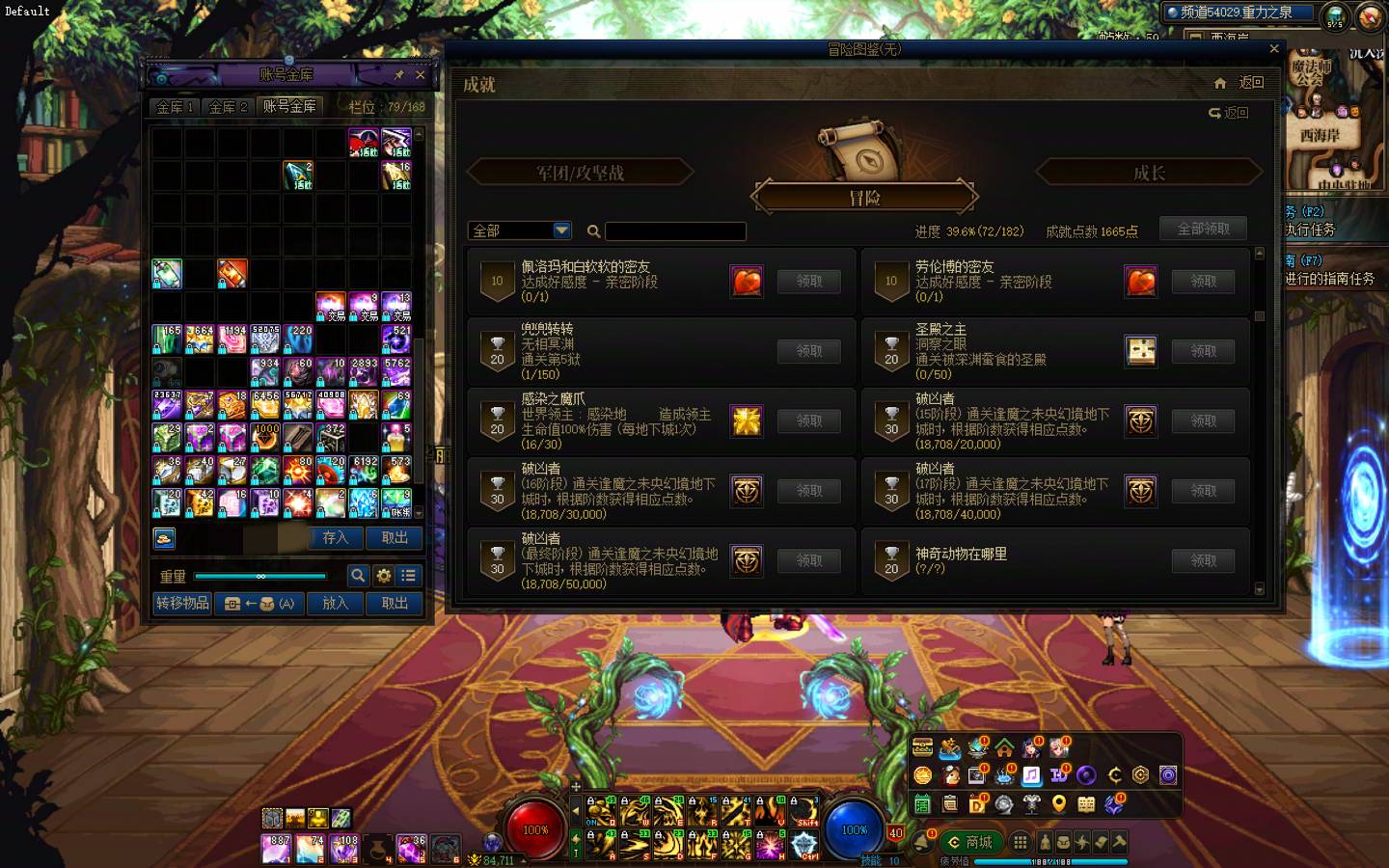The height and width of the screenshot is (868, 1389).
Task: Select the gold coin icon in the warehouse
Action: click(x=164, y=538)
